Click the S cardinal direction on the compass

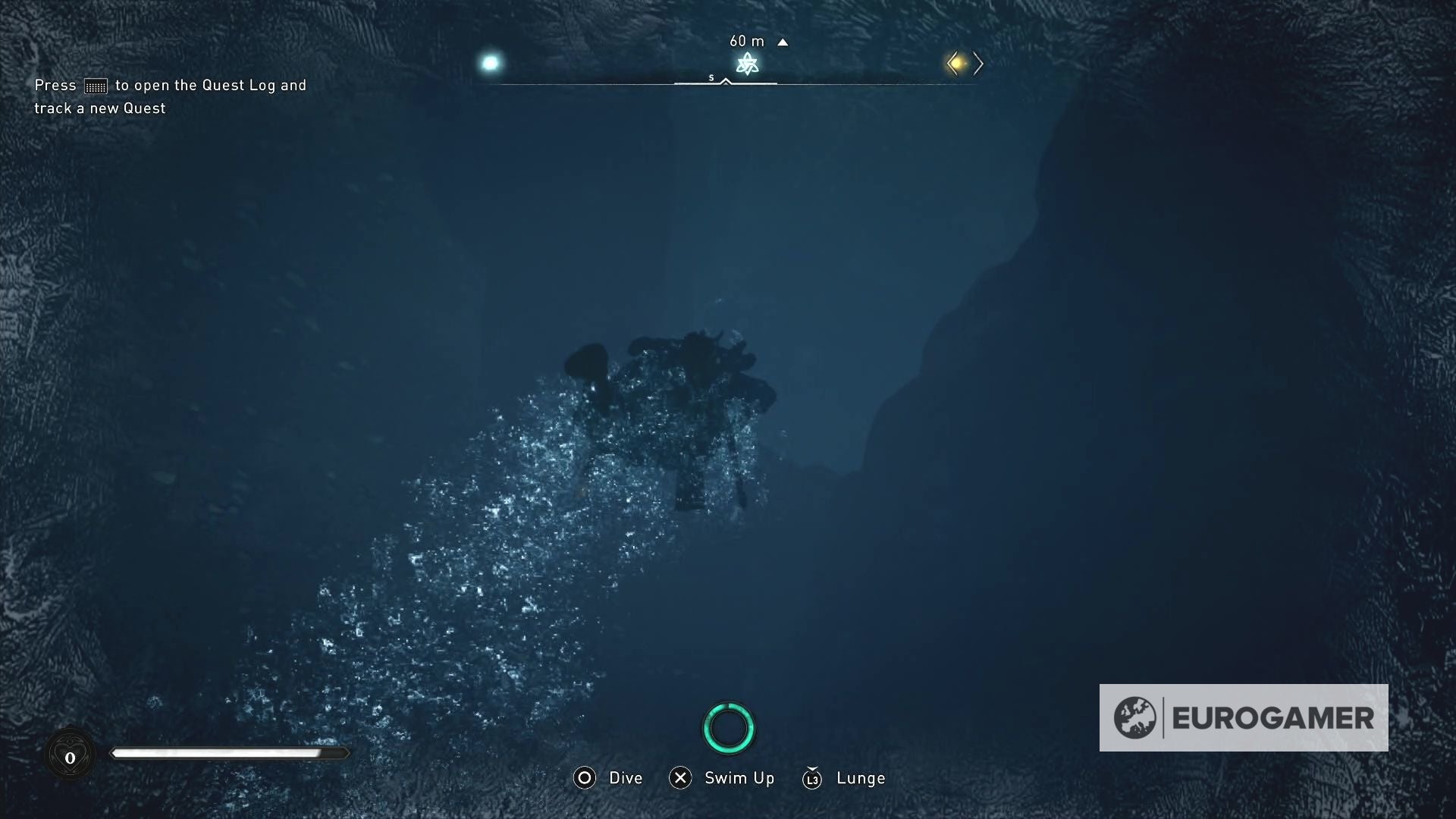(711, 77)
